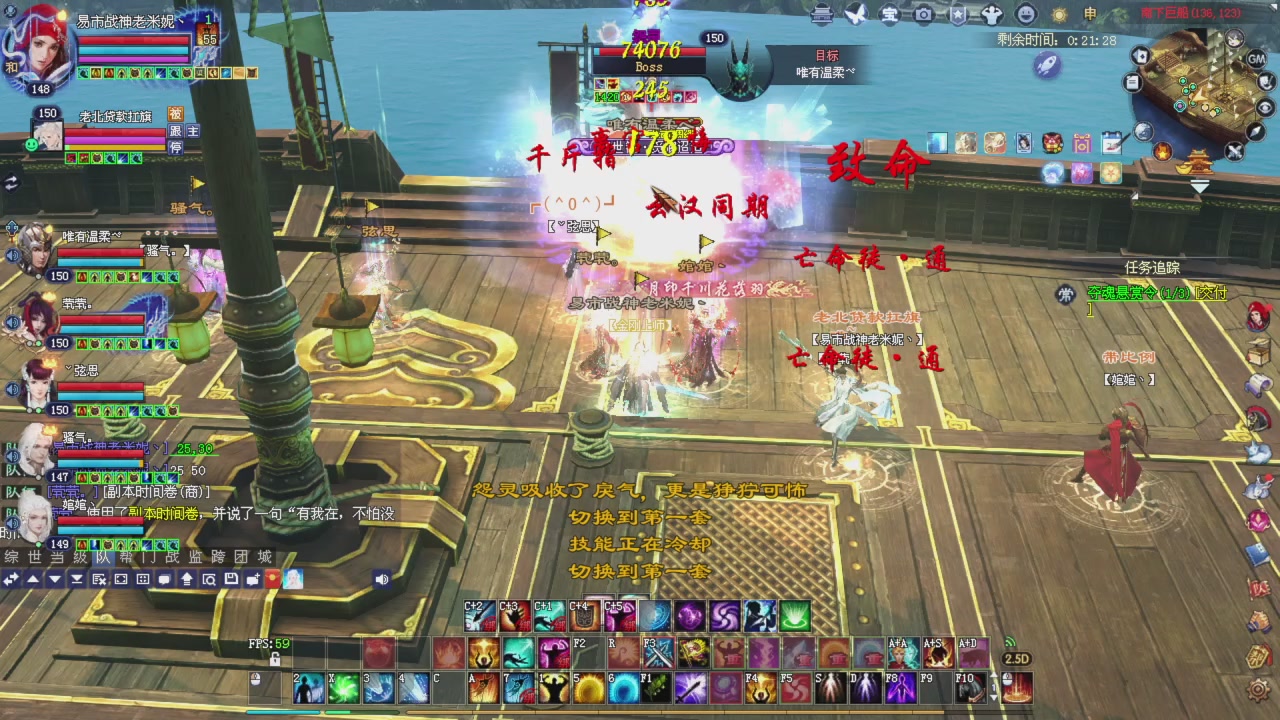Toggle the 2.5D camera view mode
The image size is (1280, 720).
tap(1016, 659)
